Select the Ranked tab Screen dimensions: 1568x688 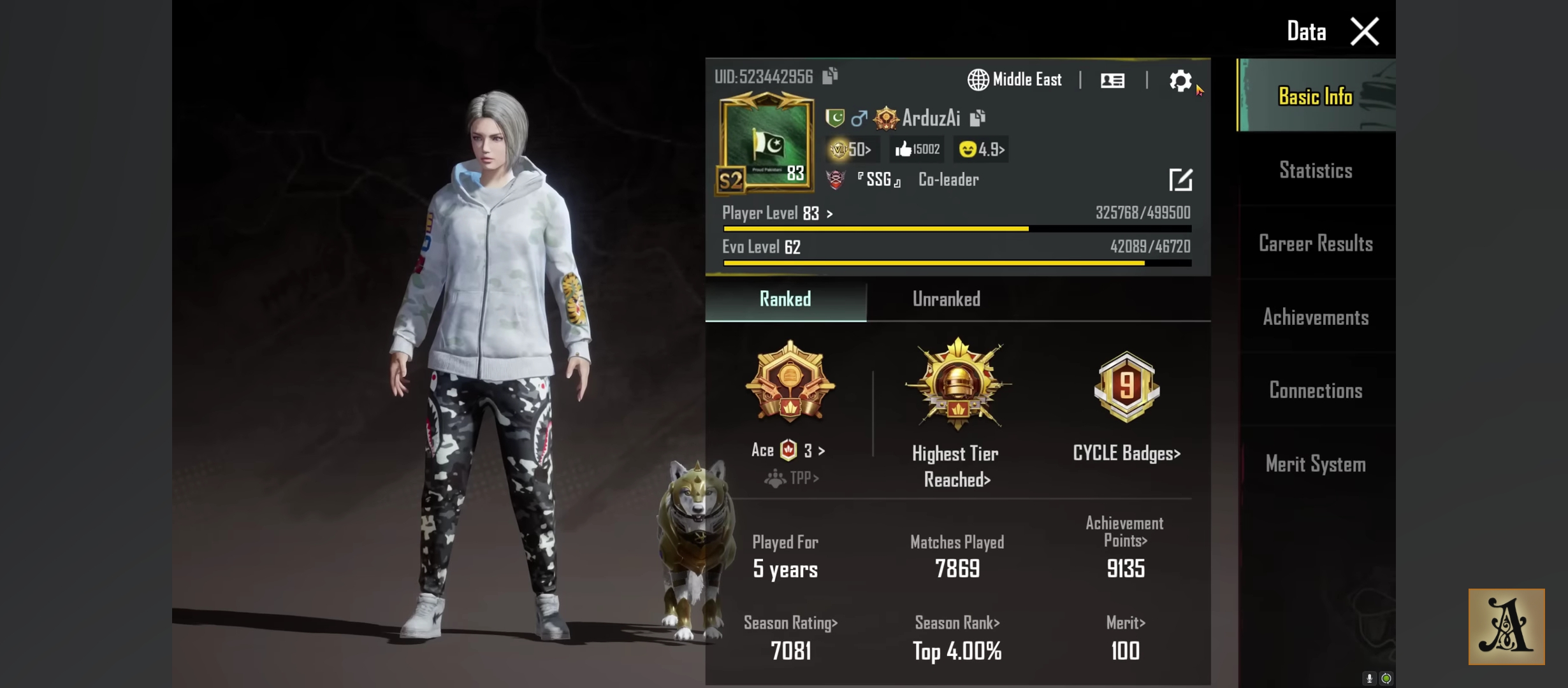(x=785, y=299)
